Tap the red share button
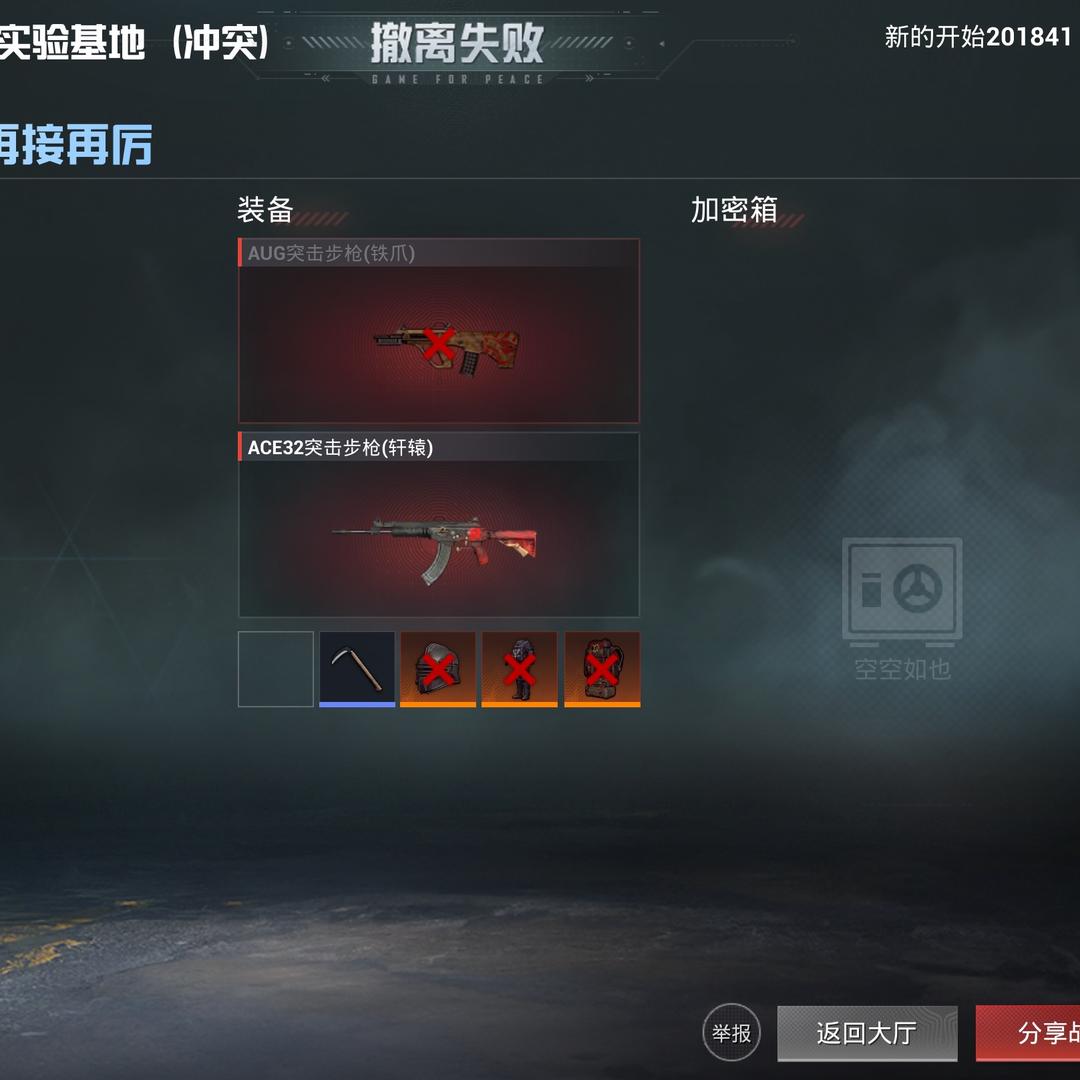This screenshot has width=1080, height=1080. (1030, 1033)
